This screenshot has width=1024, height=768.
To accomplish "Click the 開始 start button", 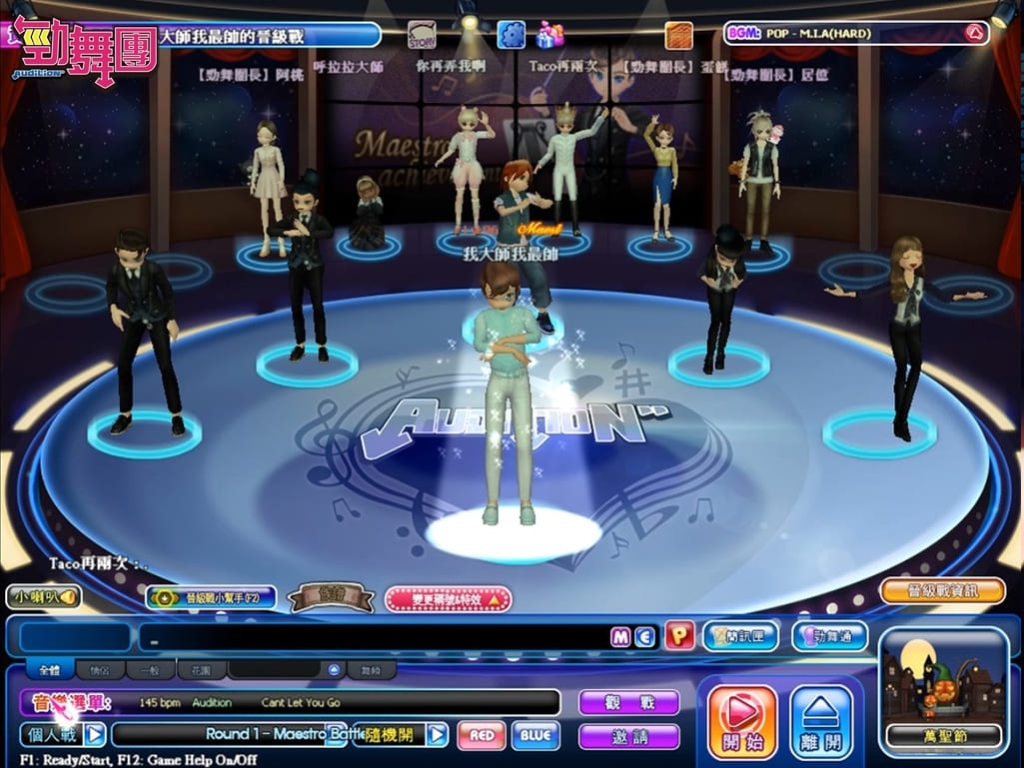I will [x=742, y=721].
